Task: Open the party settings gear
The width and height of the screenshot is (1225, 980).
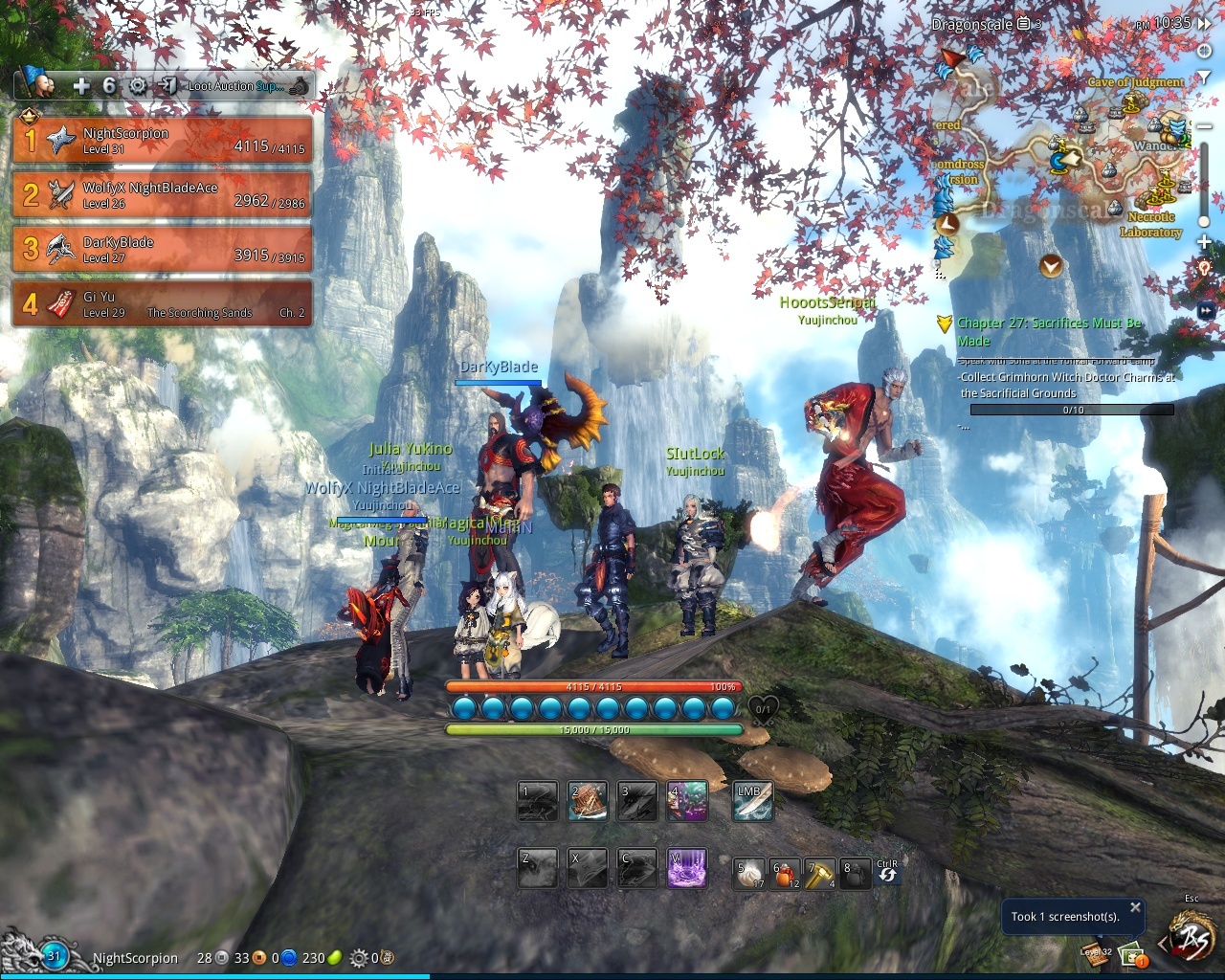Action: tap(138, 86)
